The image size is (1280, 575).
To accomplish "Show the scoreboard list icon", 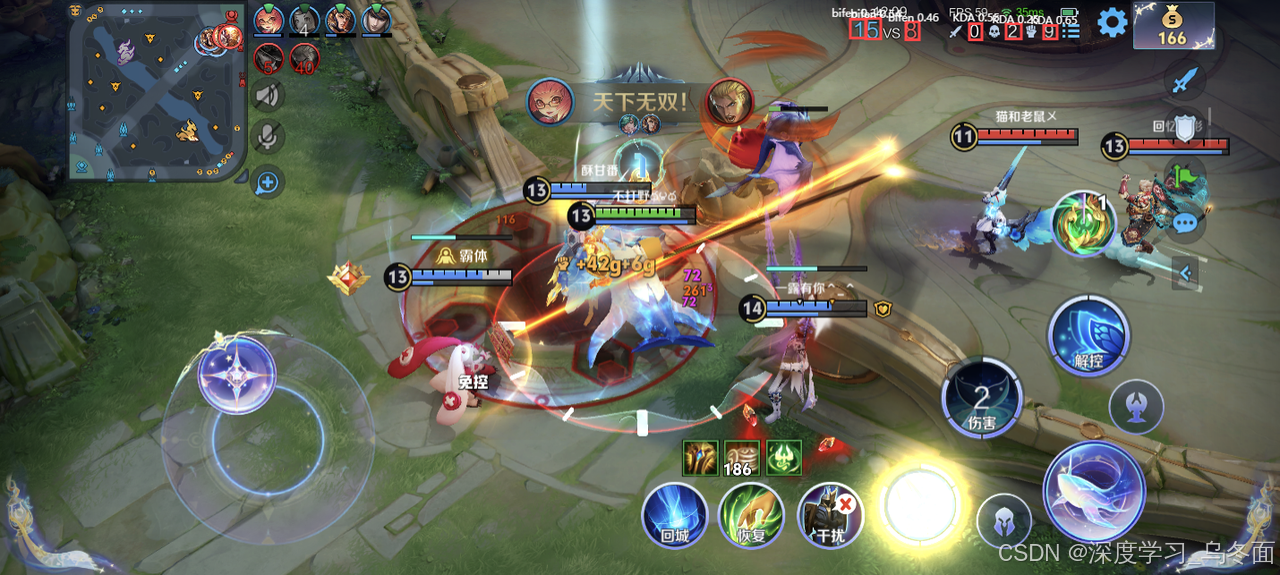I will click(1072, 31).
